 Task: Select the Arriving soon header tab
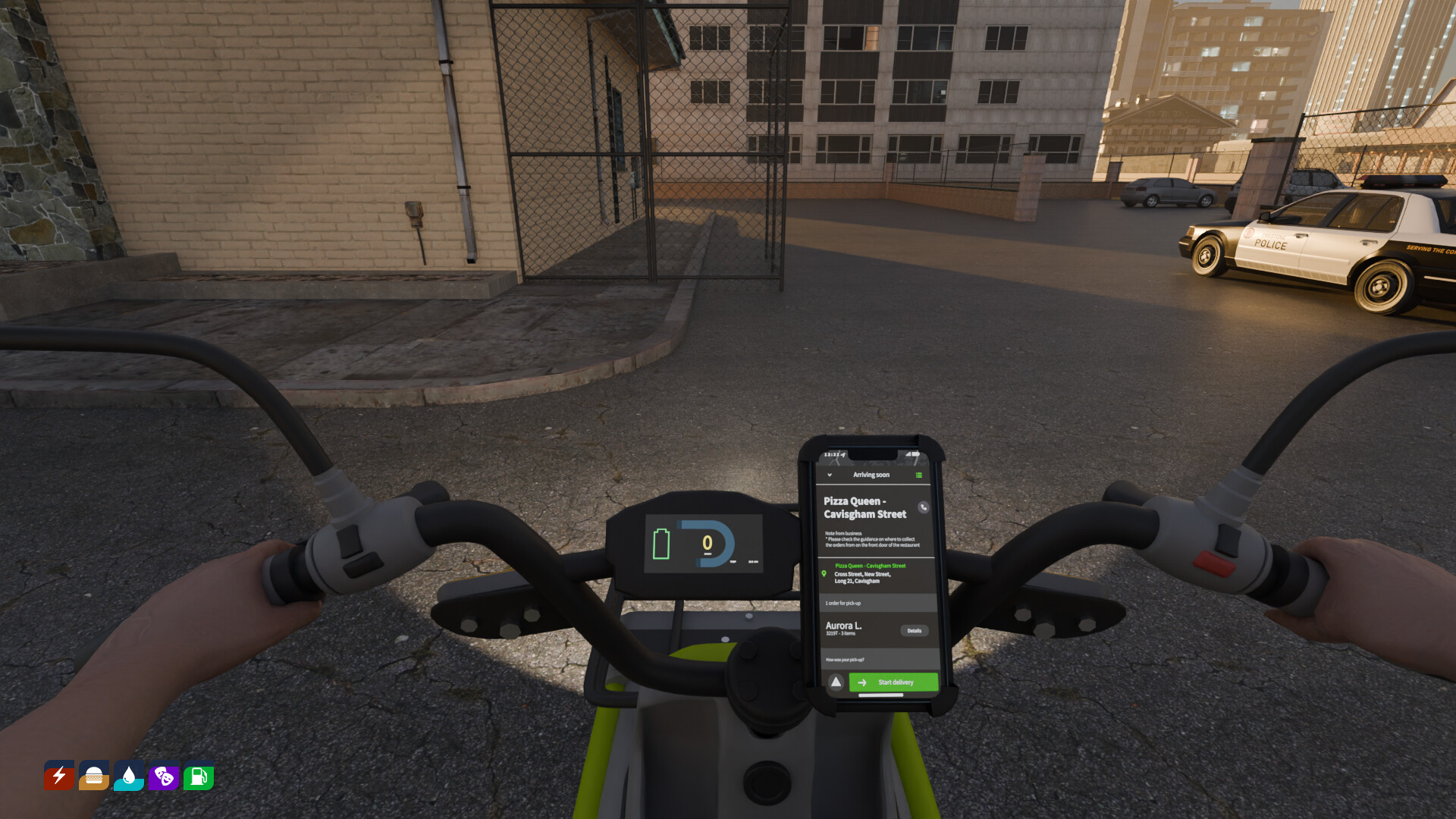tap(871, 475)
